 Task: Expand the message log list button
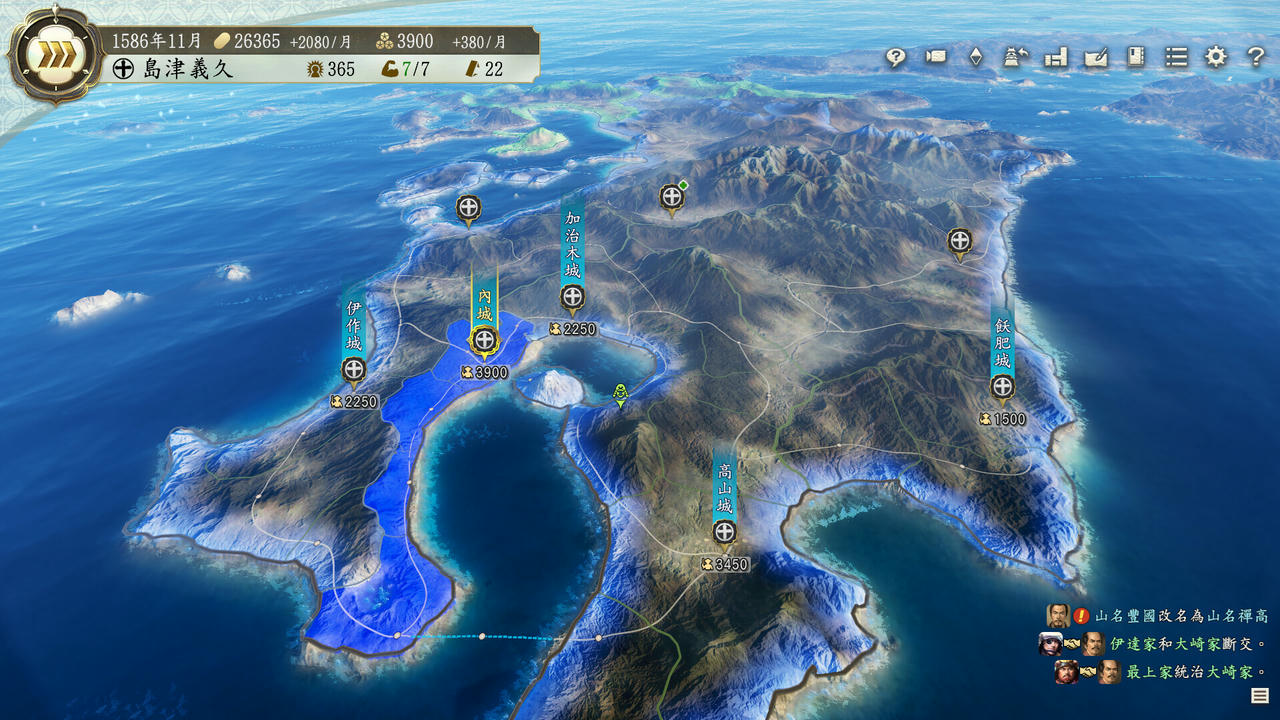point(1259,696)
